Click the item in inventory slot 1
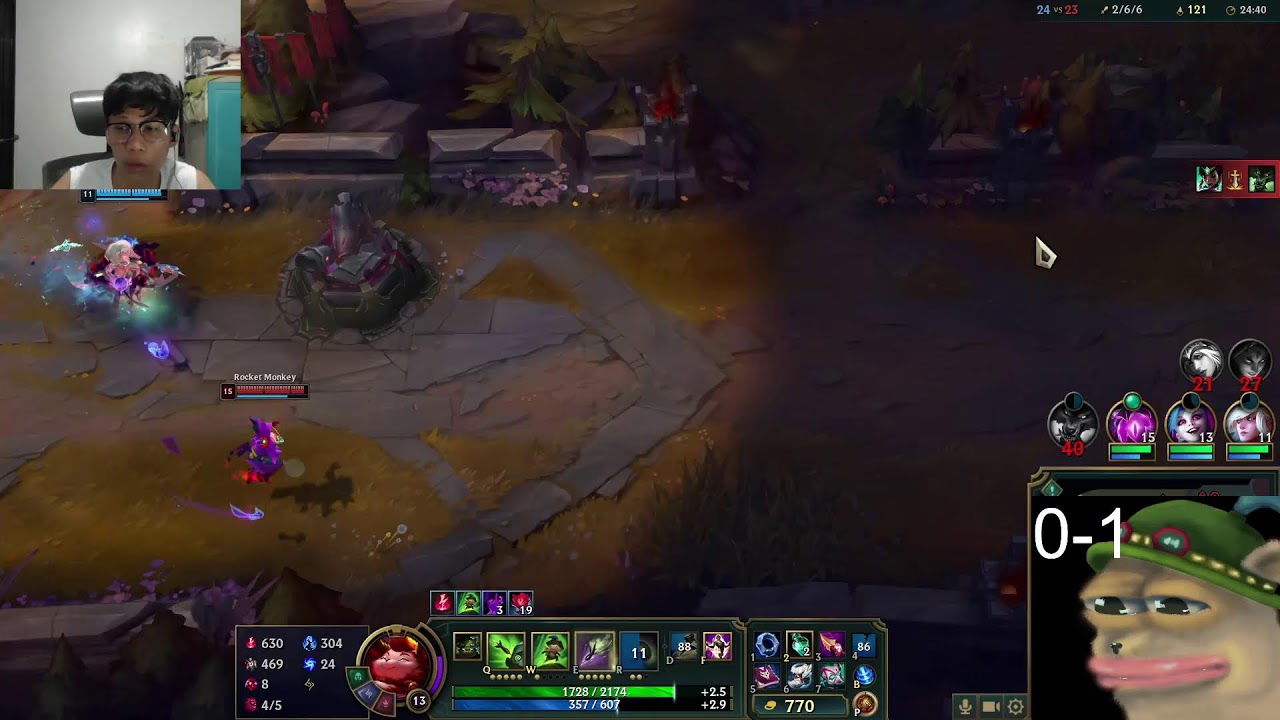This screenshot has width=1280, height=720. tap(765, 645)
